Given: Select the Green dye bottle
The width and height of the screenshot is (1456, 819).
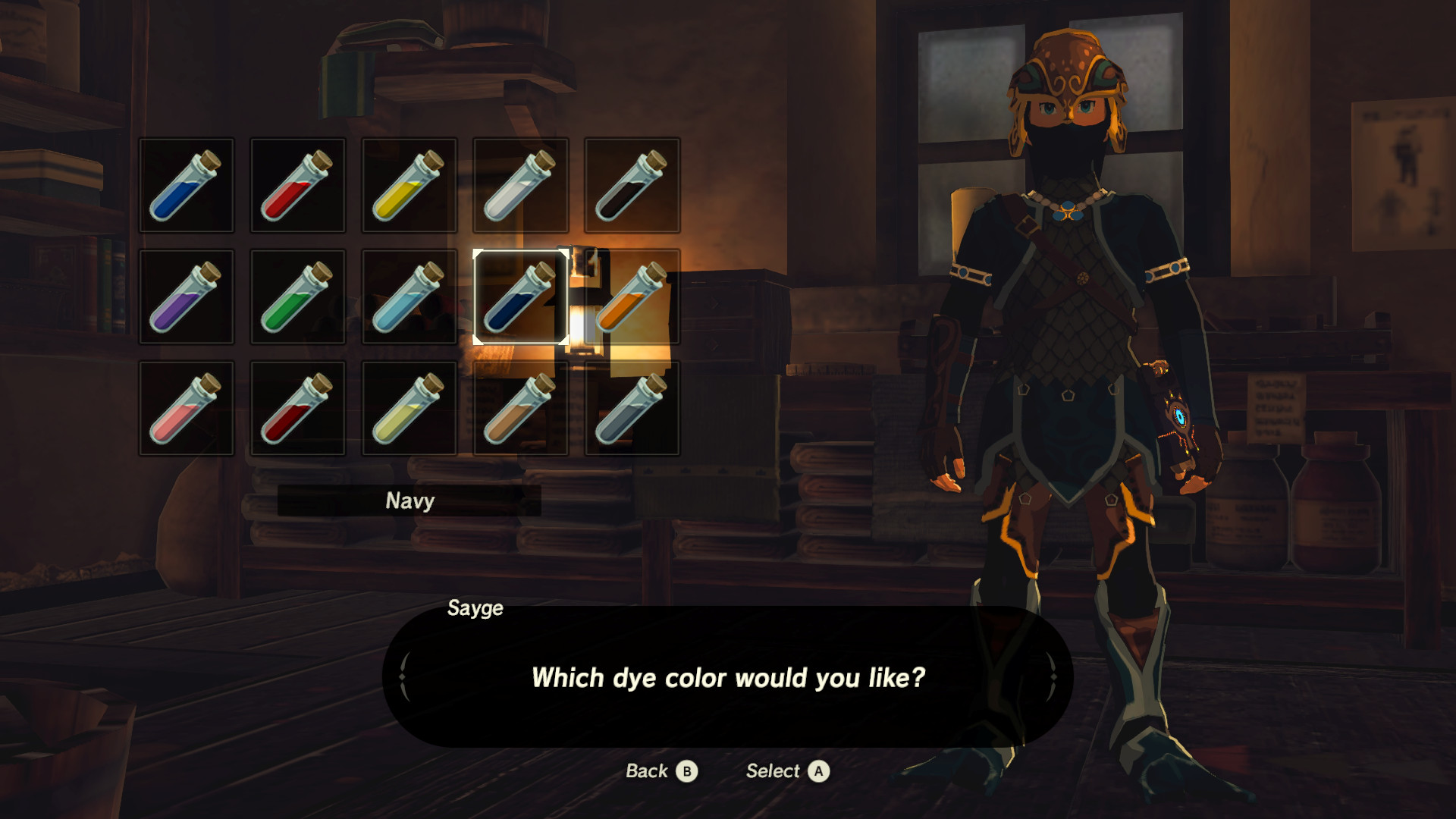Looking at the screenshot, I should point(297,296).
